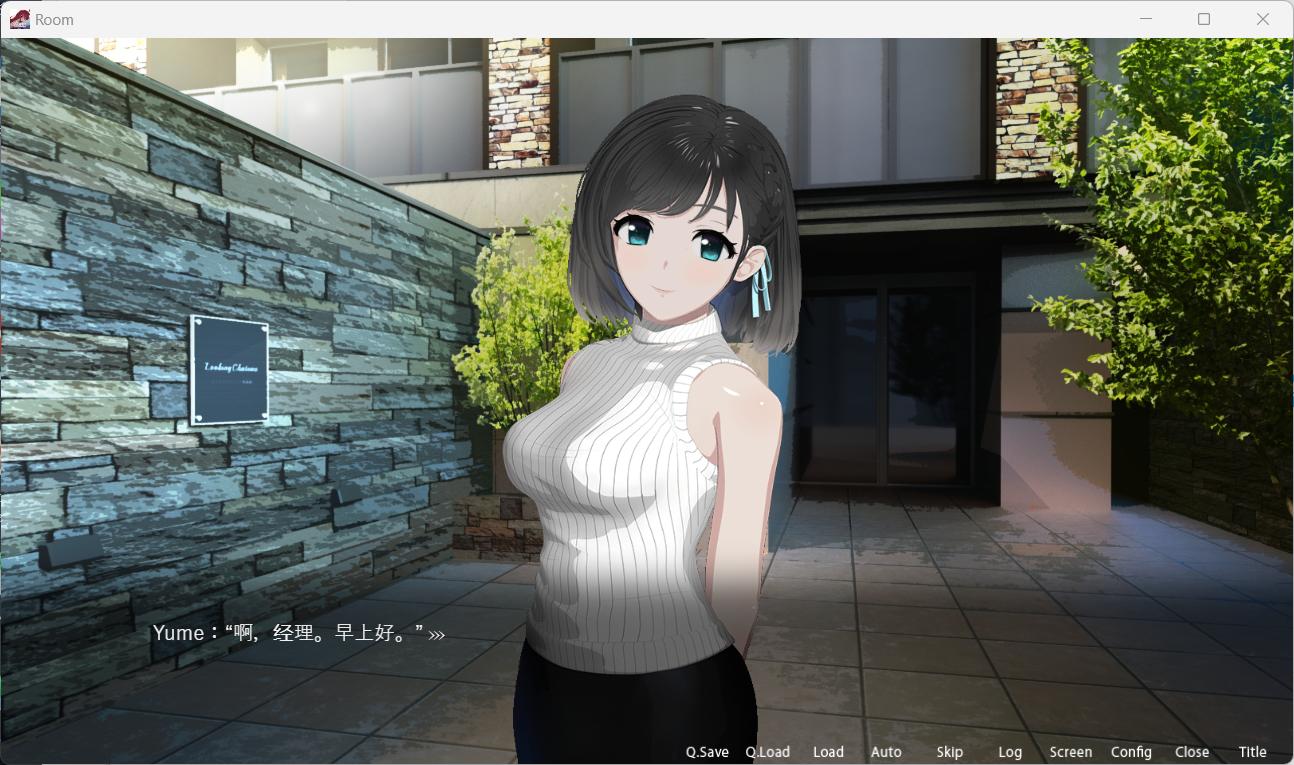Turn on automatic text advancing with Auto
Screen dimensions: 1294x765
click(886, 751)
